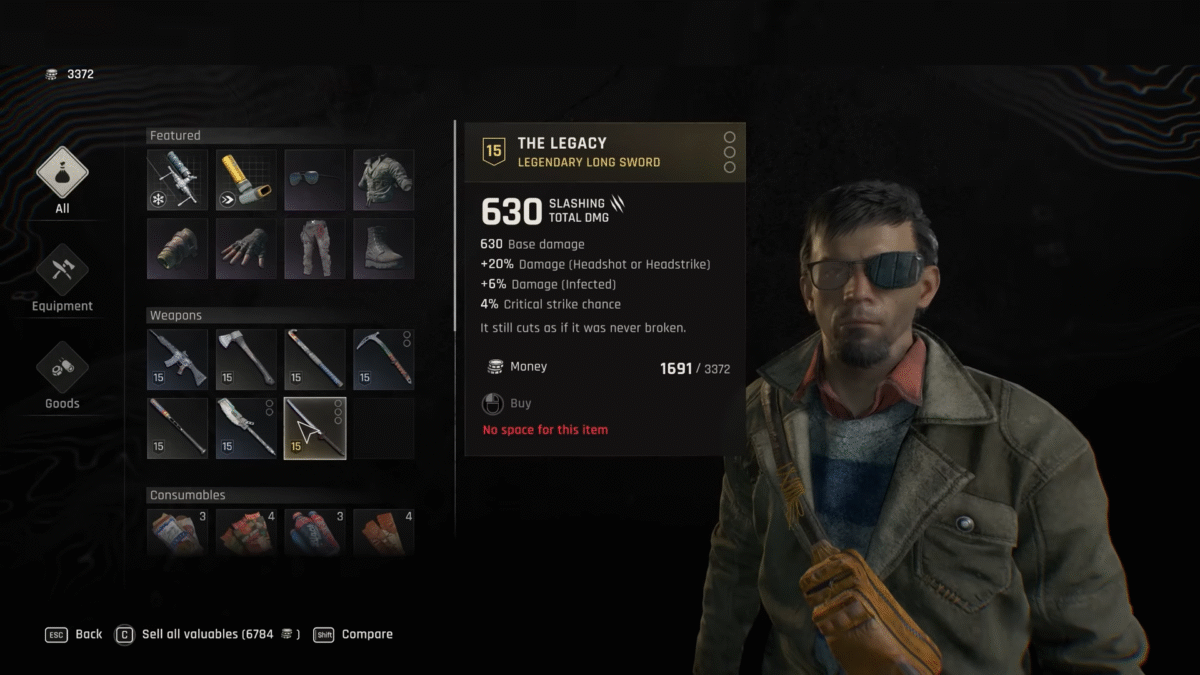Select the highlighted Legacy sword slot
The height and width of the screenshot is (675, 1200).
[x=315, y=428]
